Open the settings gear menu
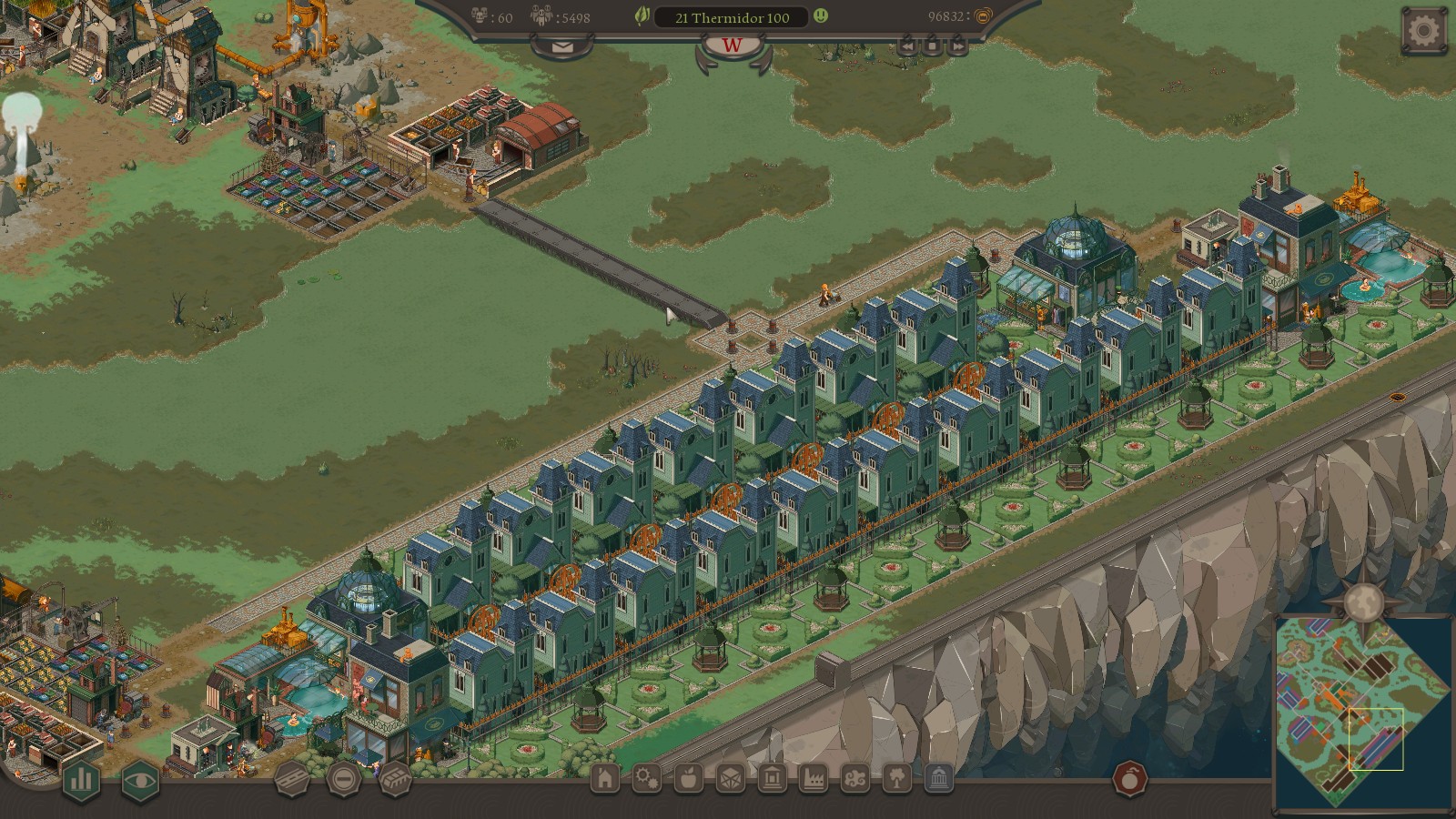 [x=1424, y=31]
